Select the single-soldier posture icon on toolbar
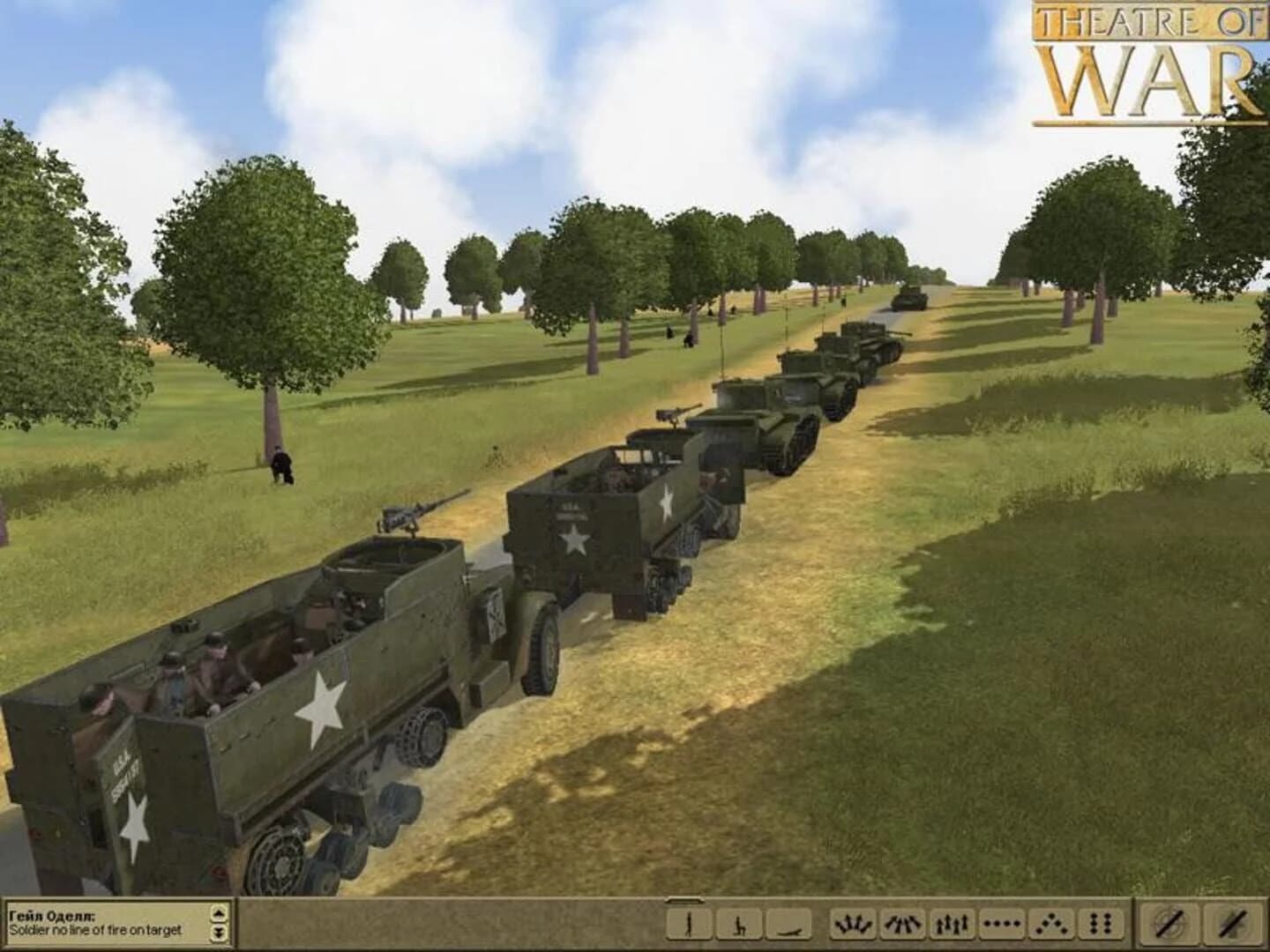The image size is (1270, 952). 691,924
